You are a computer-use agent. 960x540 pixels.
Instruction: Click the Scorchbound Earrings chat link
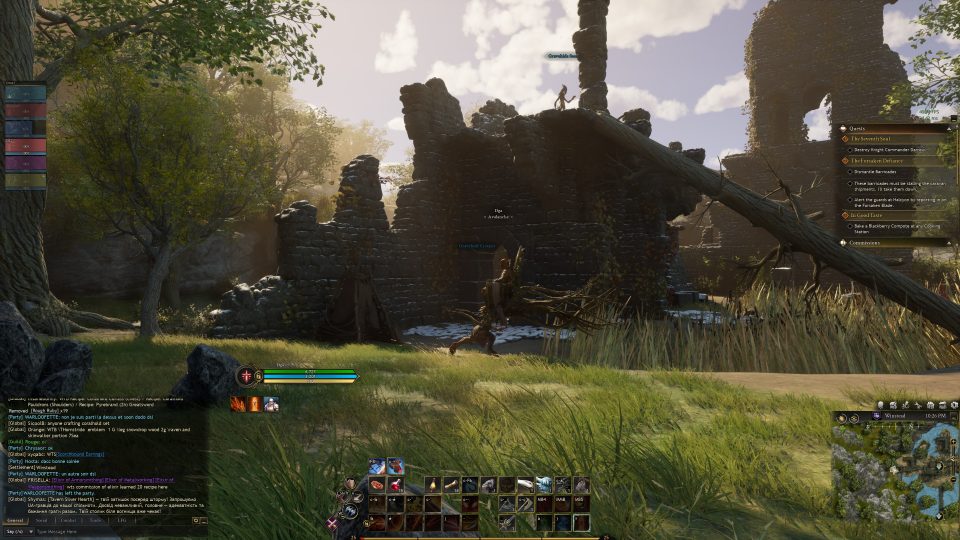point(84,452)
